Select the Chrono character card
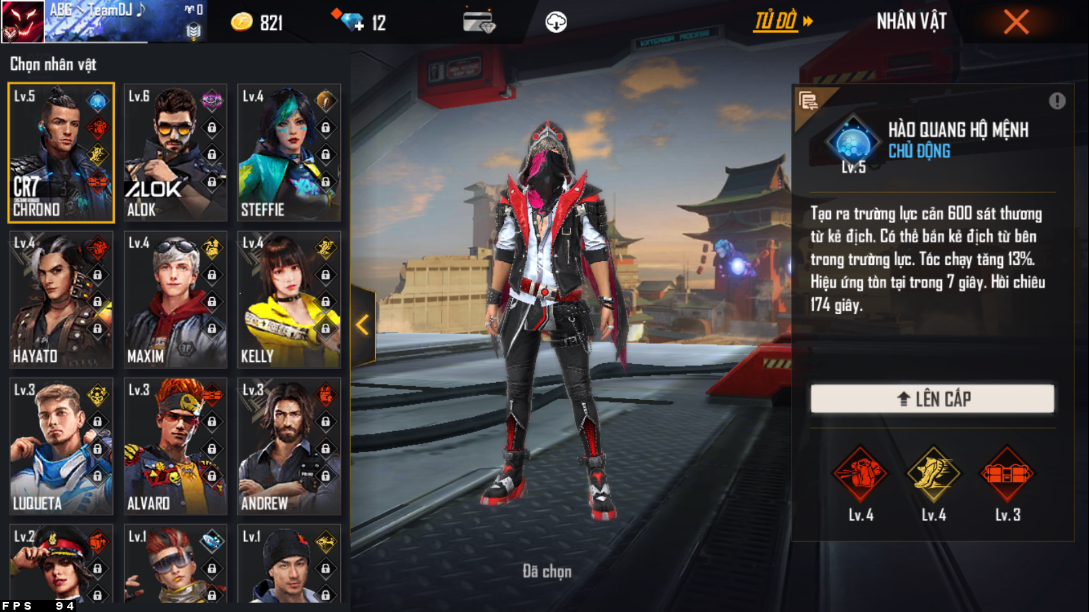This screenshot has height=612, width=1089. (x=61, y=152)
